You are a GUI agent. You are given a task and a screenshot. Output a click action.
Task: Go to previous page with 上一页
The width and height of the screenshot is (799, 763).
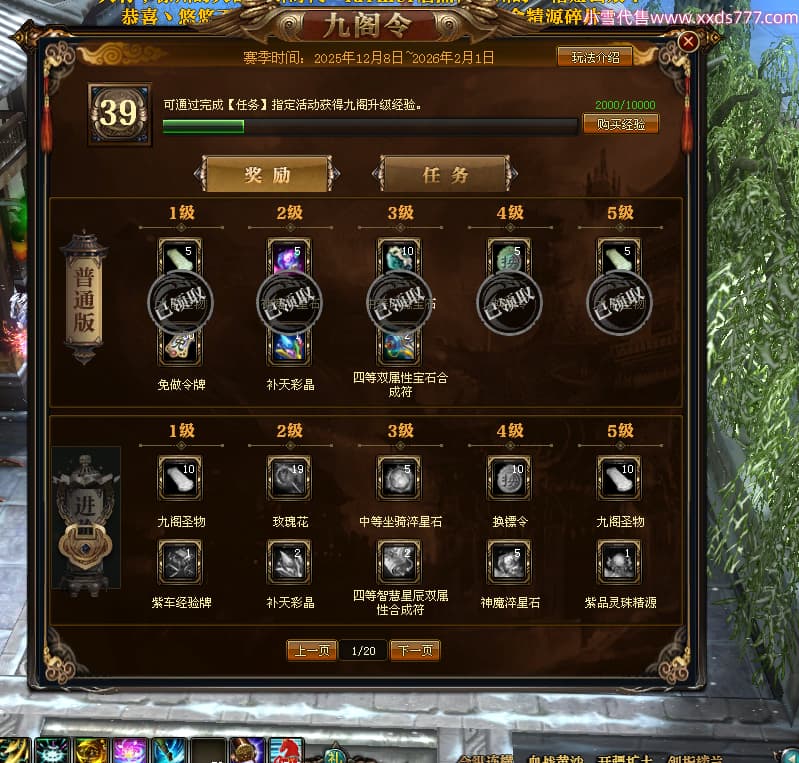tap(311, 650)
